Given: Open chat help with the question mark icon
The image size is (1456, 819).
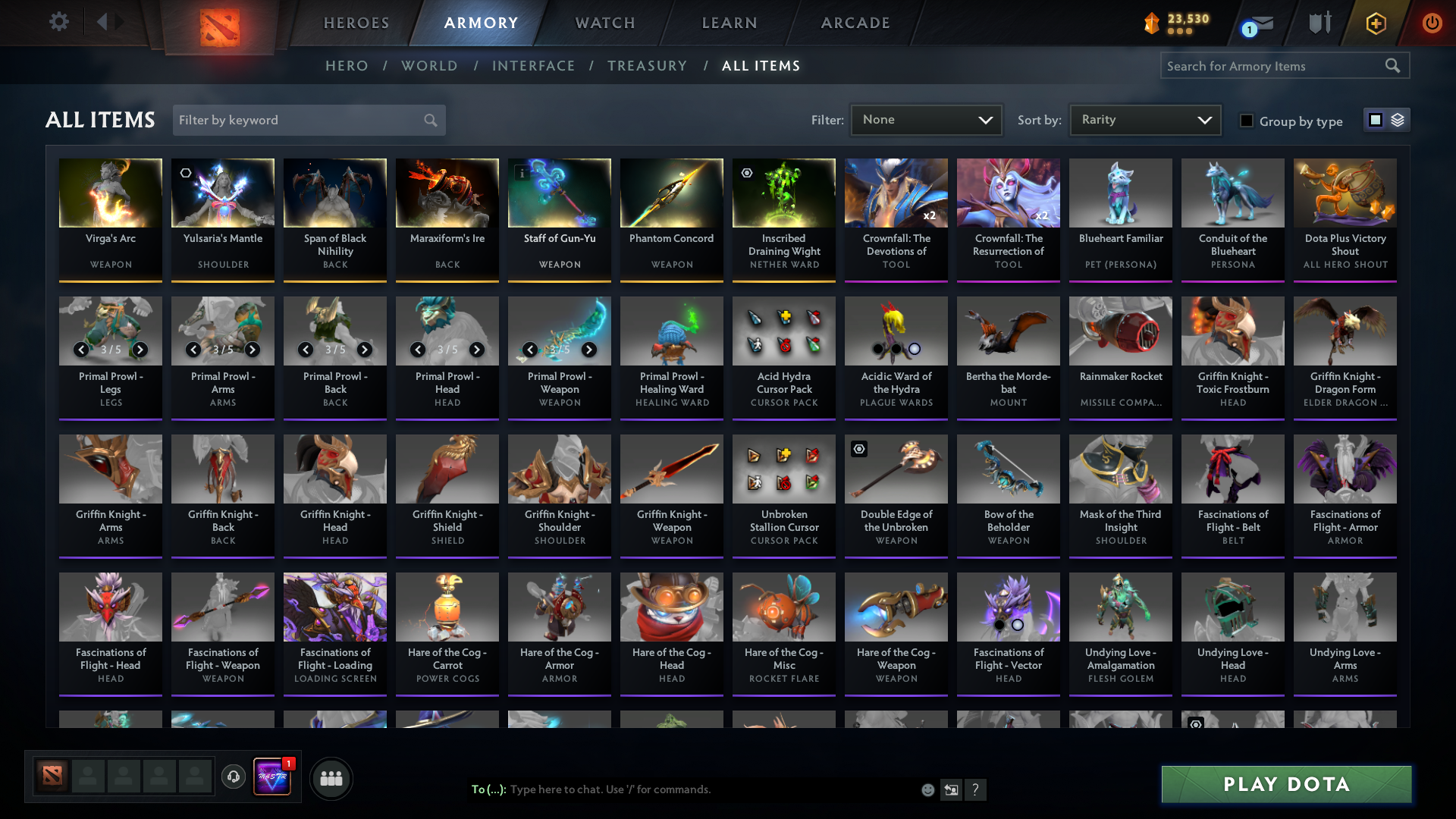Looking at the screenshot, I should coord(976,790).
